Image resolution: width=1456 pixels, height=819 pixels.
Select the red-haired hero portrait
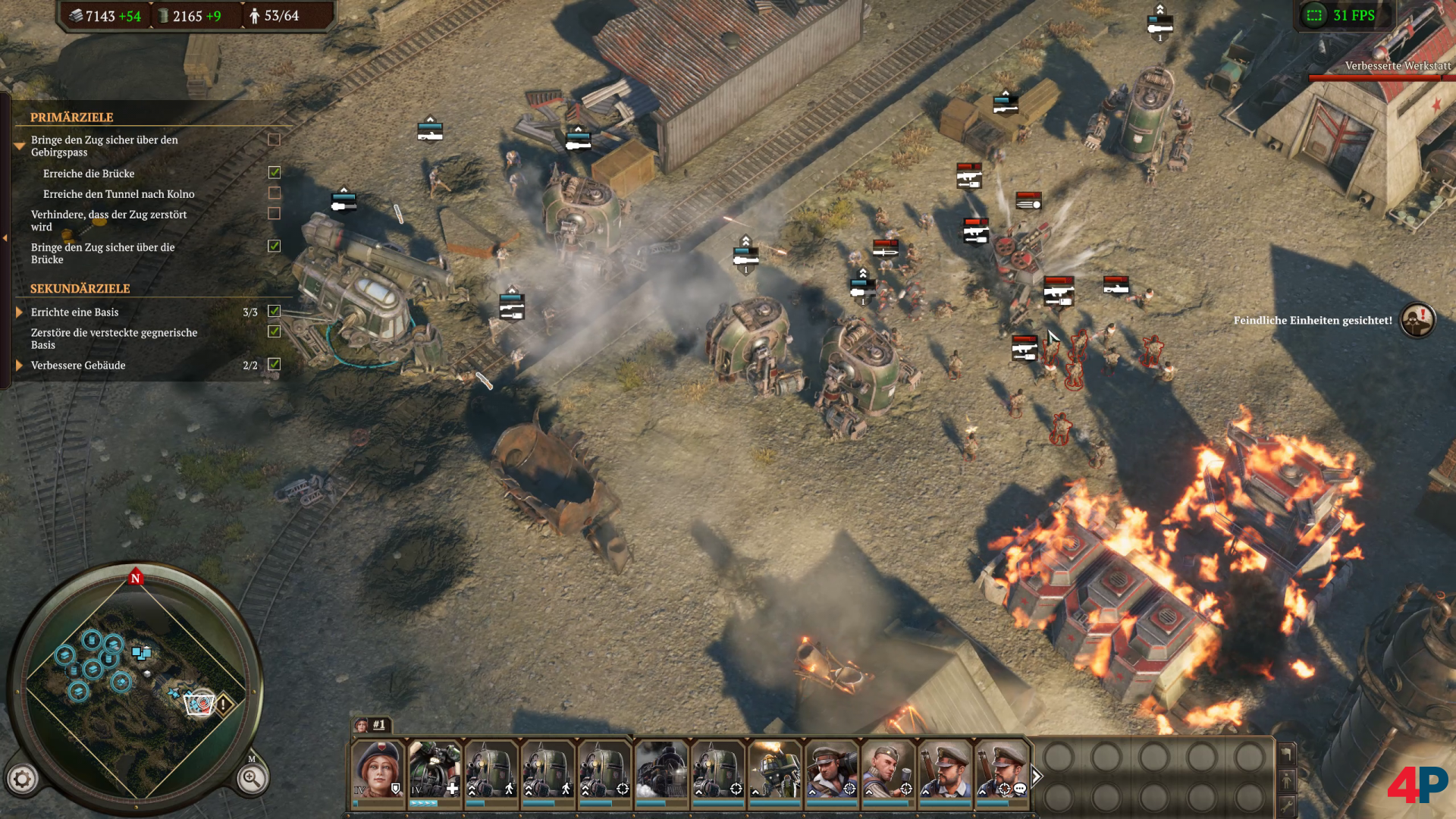[378, 768]
